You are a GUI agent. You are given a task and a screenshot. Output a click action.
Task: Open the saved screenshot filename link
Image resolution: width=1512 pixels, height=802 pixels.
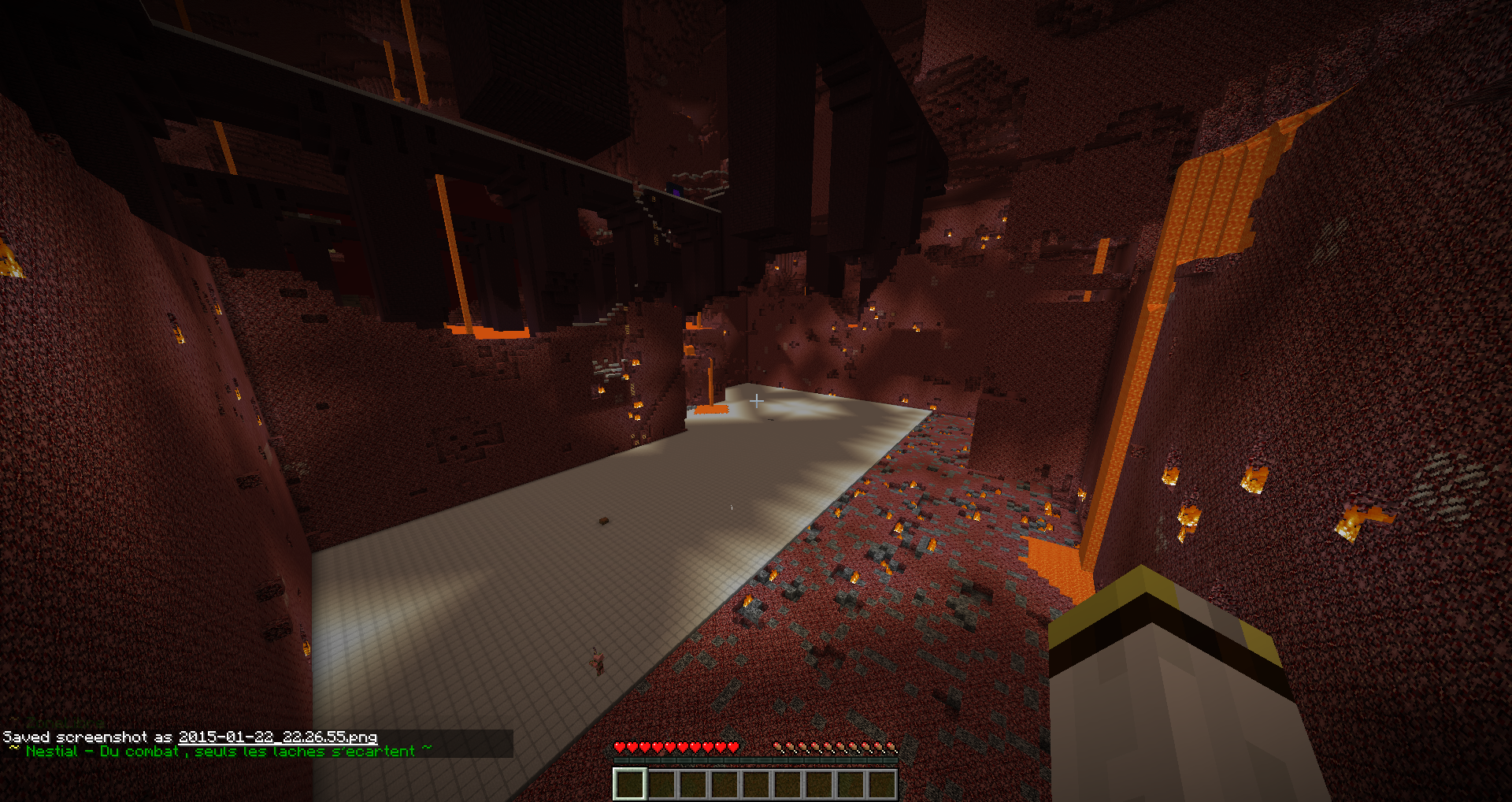277,737
